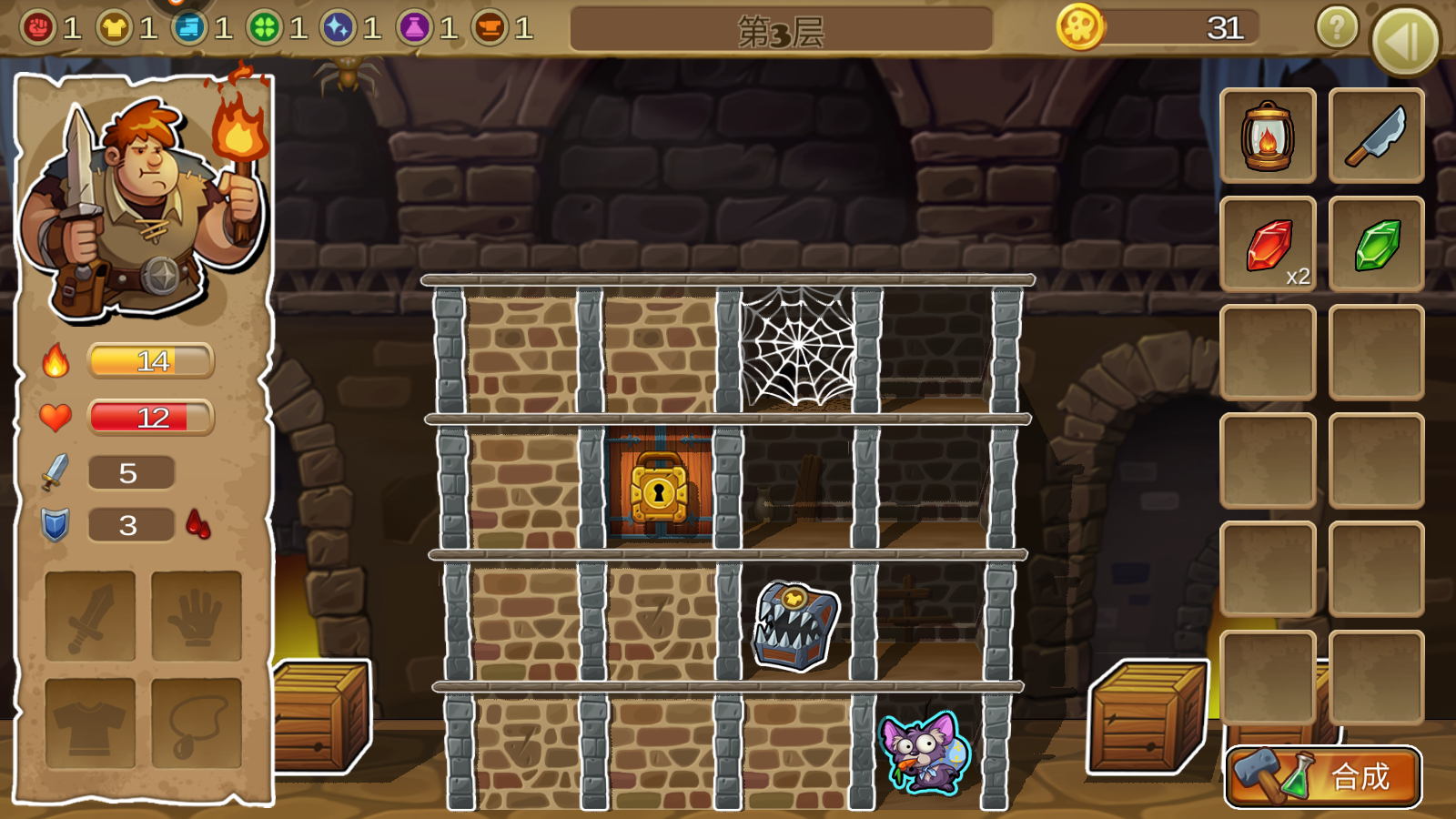Attack the toothy mimic chest tile
The image size is (1456, 819).
point(794,625)
